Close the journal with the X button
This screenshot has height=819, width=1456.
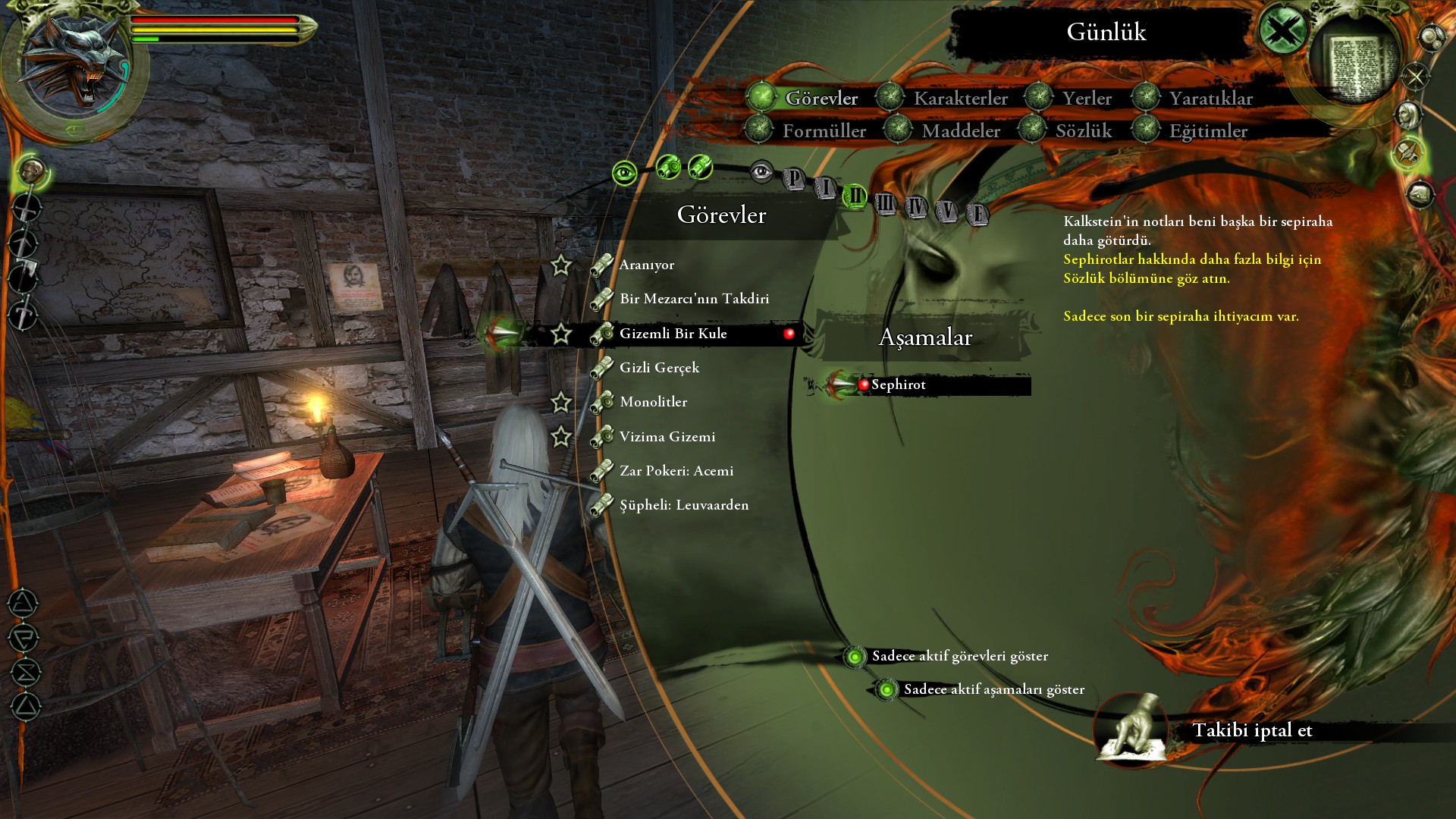coord(1282,32)
